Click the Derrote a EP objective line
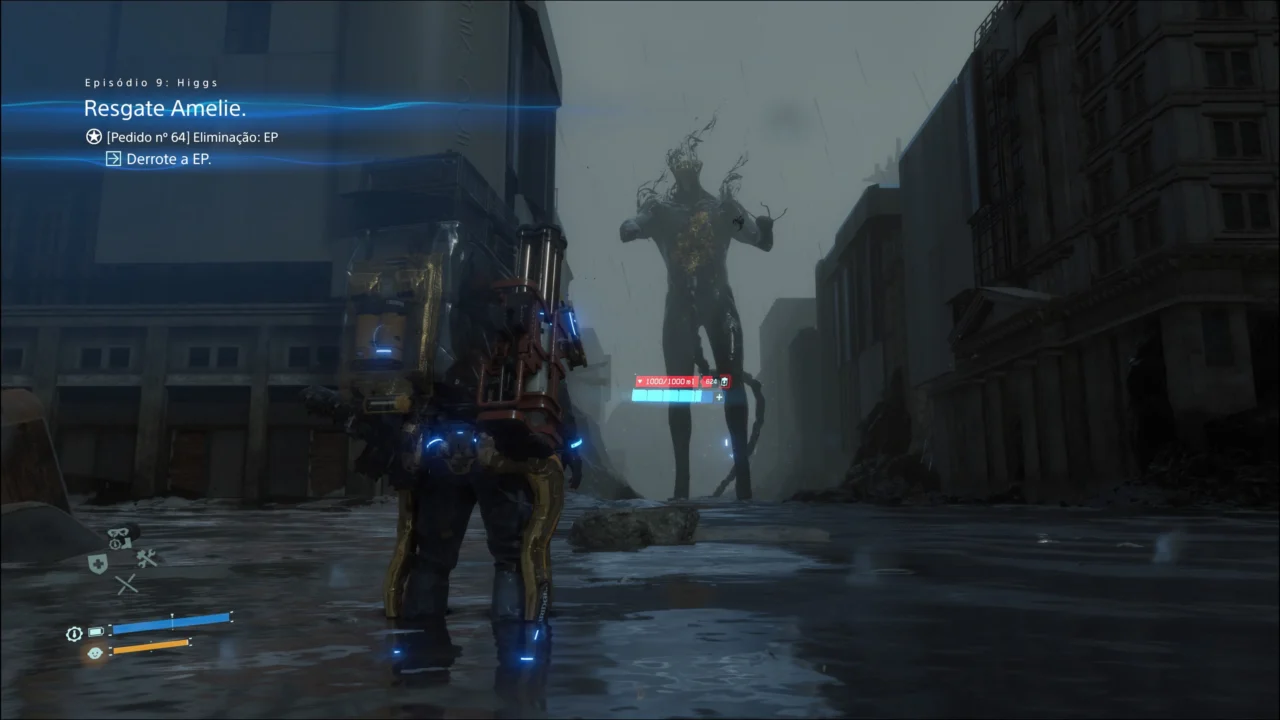 168,159
